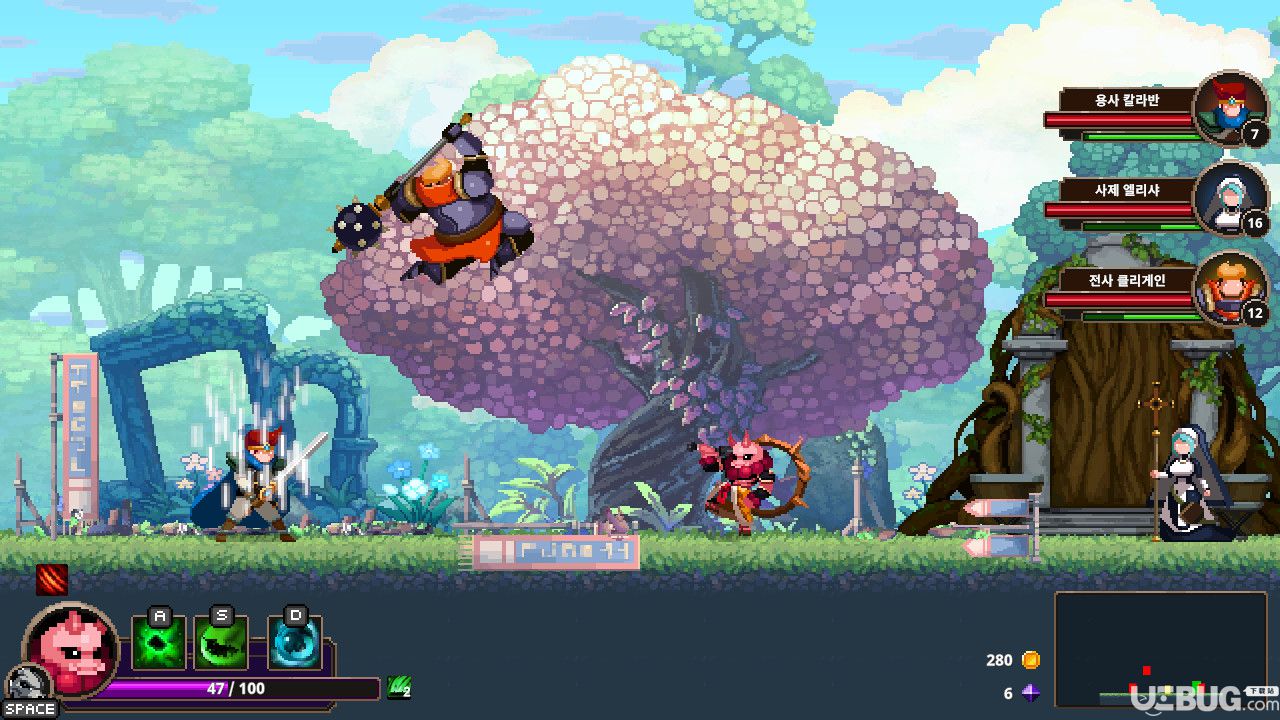Click the gold coin currency icon
Screen dimensions: 1280x720
coord(1030,660)
